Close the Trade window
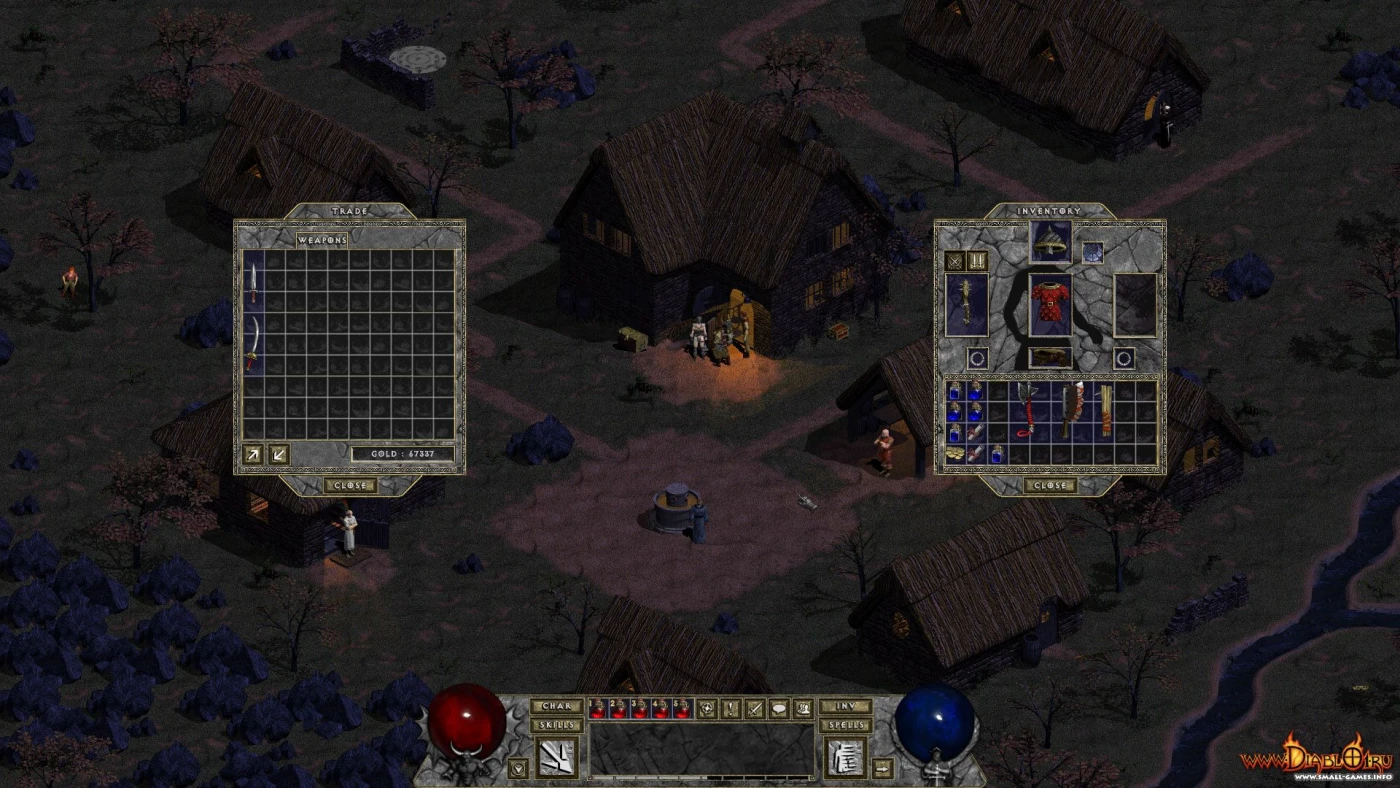The image size is (1400, 788). tap(350, 486)
